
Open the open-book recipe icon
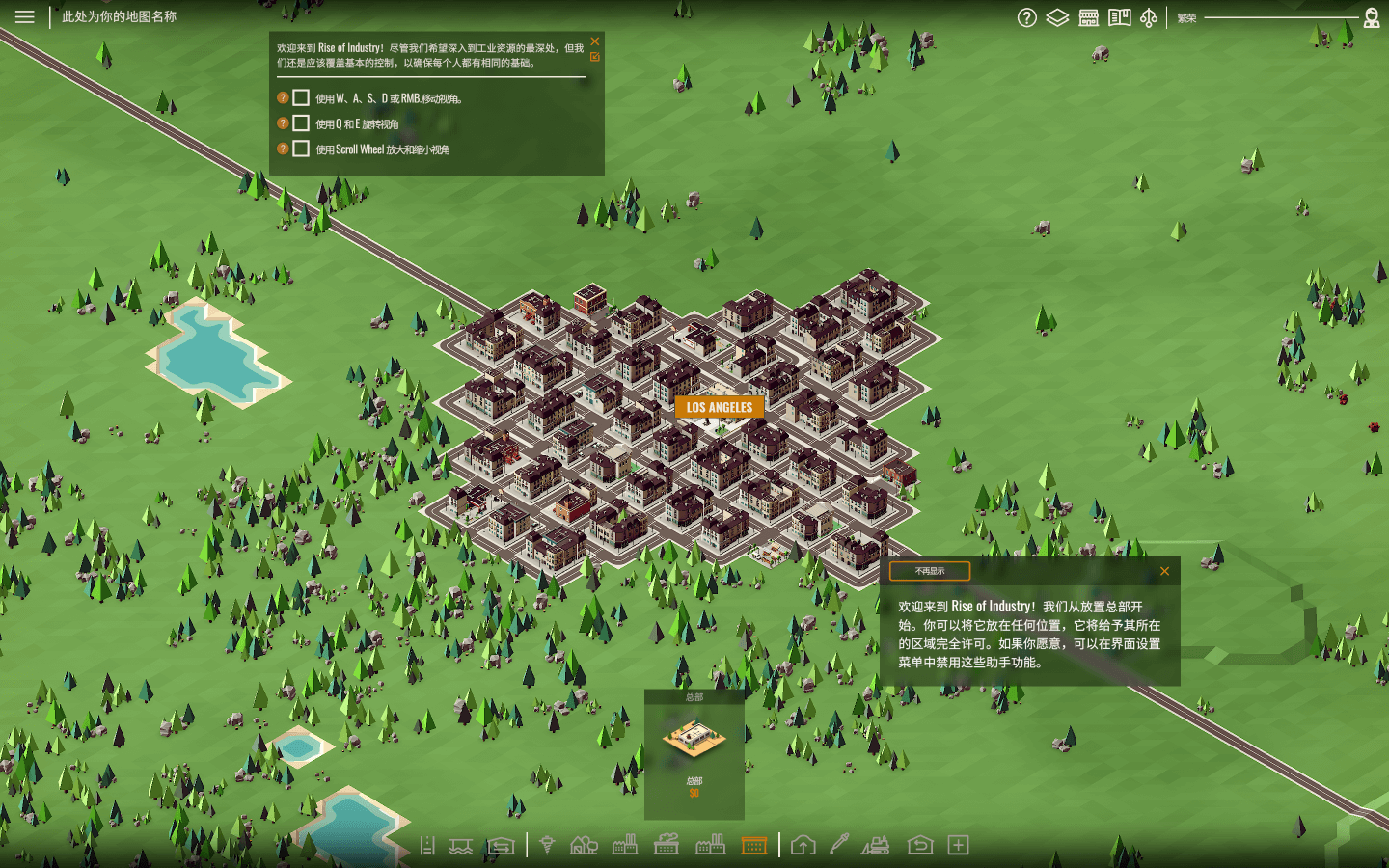tap(1119, 17)
